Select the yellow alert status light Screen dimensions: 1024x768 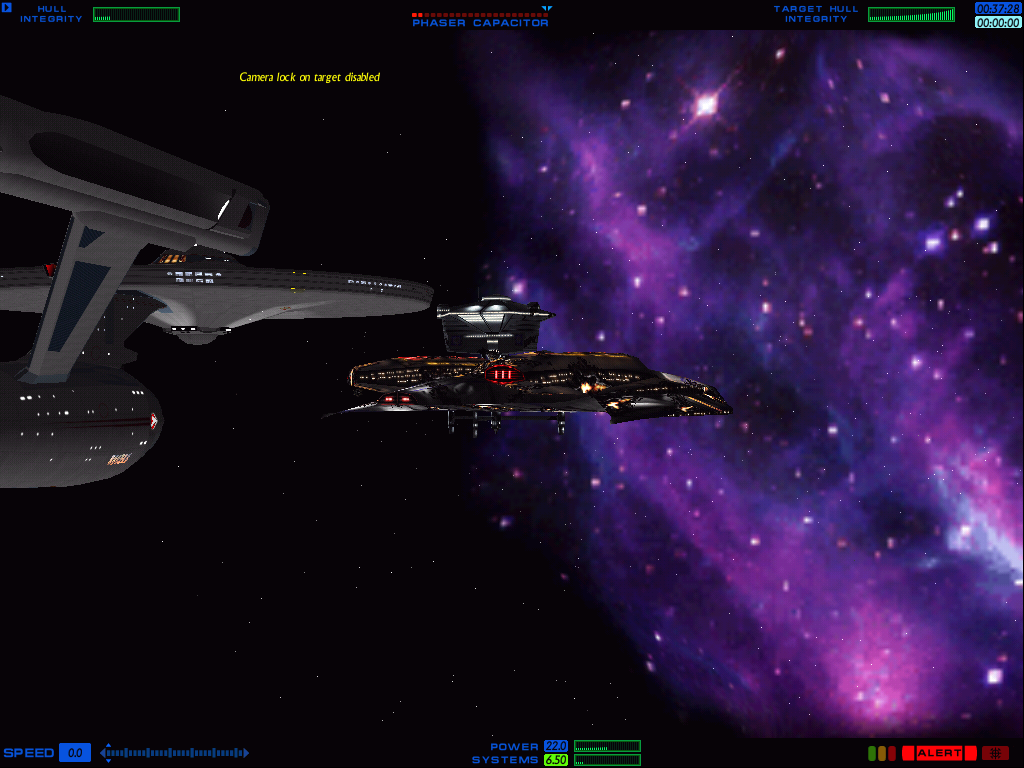tap(881, 753)
